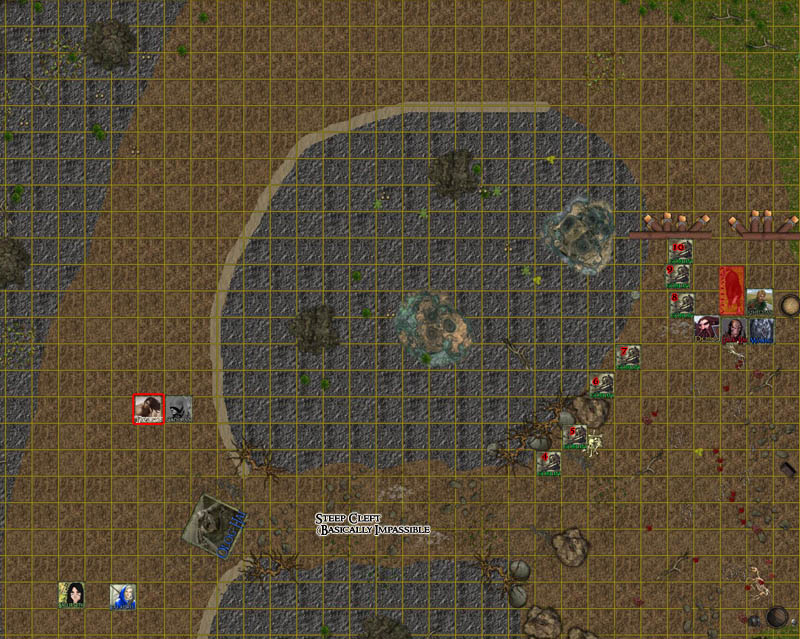This screenshot has width=800, height=639.
Task: Select the goblin token numbered 10
Action: pos(681,252)
